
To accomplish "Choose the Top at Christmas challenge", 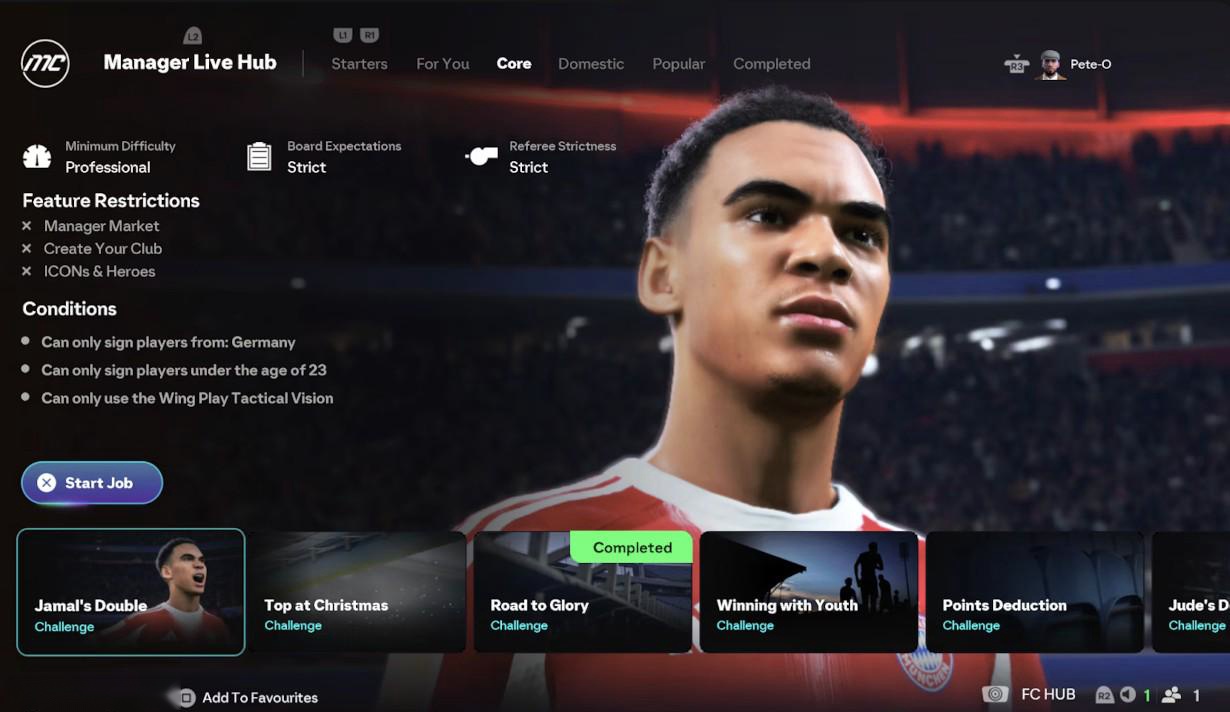I will point(357,592).
